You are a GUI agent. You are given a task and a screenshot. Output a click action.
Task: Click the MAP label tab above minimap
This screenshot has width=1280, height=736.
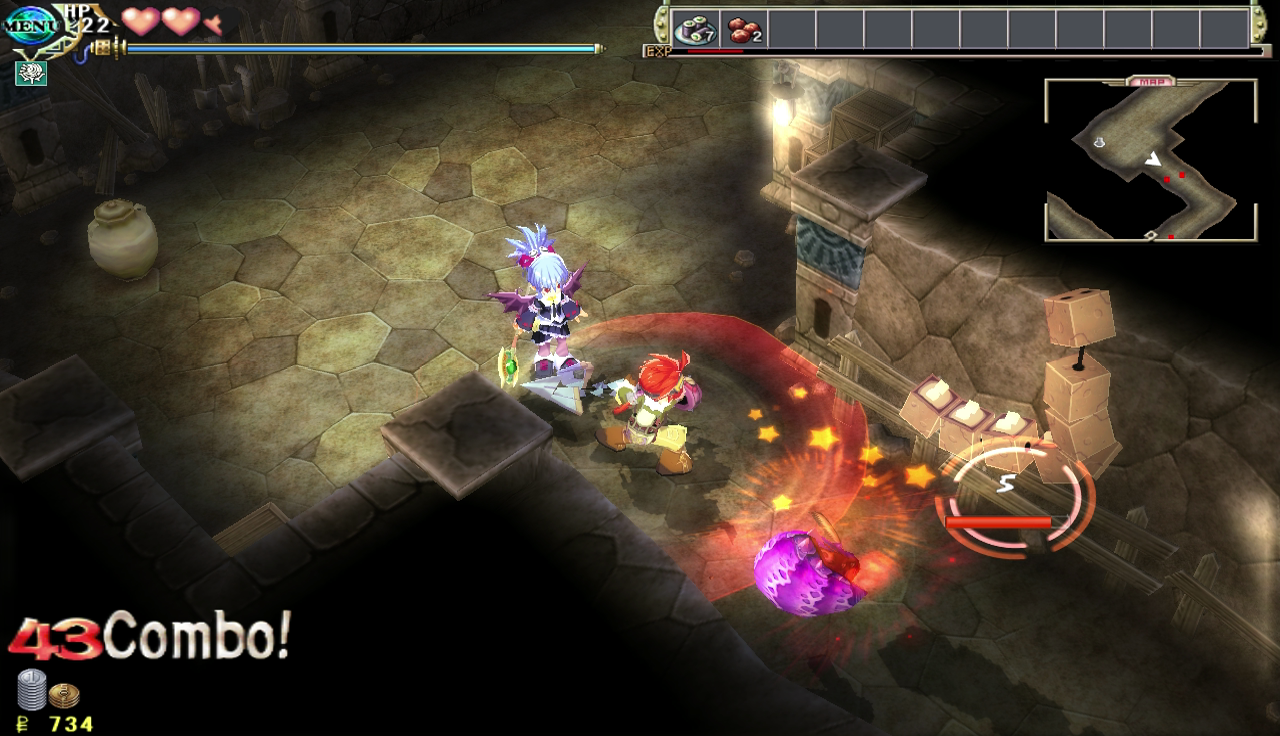point(1150,81)
